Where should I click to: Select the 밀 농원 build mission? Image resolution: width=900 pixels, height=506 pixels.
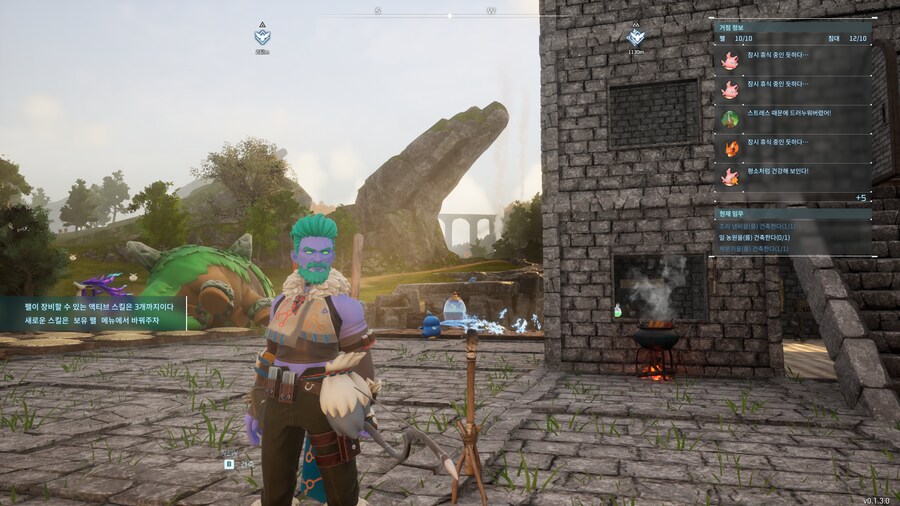[x=762, y=238]
